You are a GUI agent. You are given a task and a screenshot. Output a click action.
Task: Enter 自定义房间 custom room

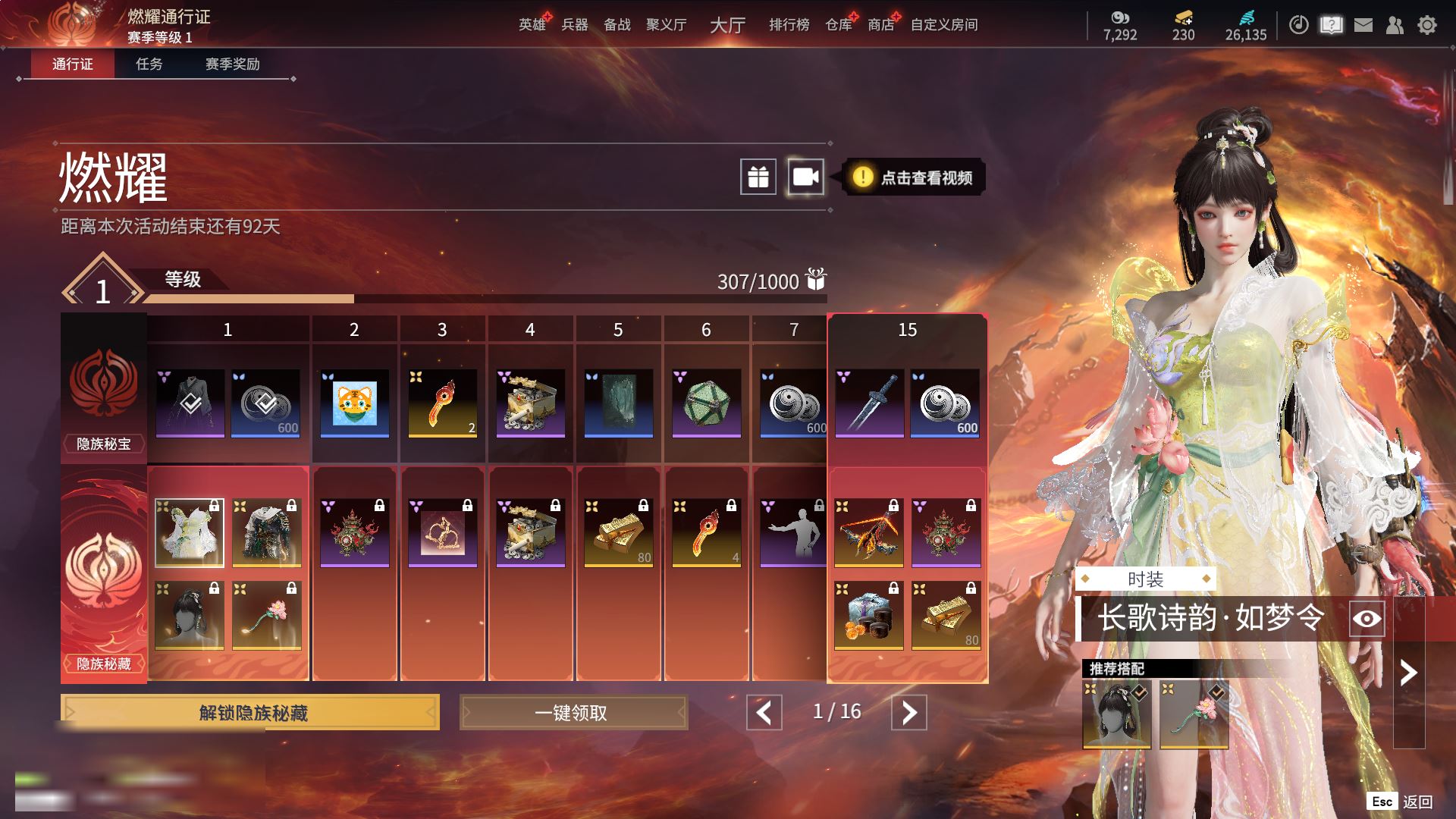coord(944,25)
